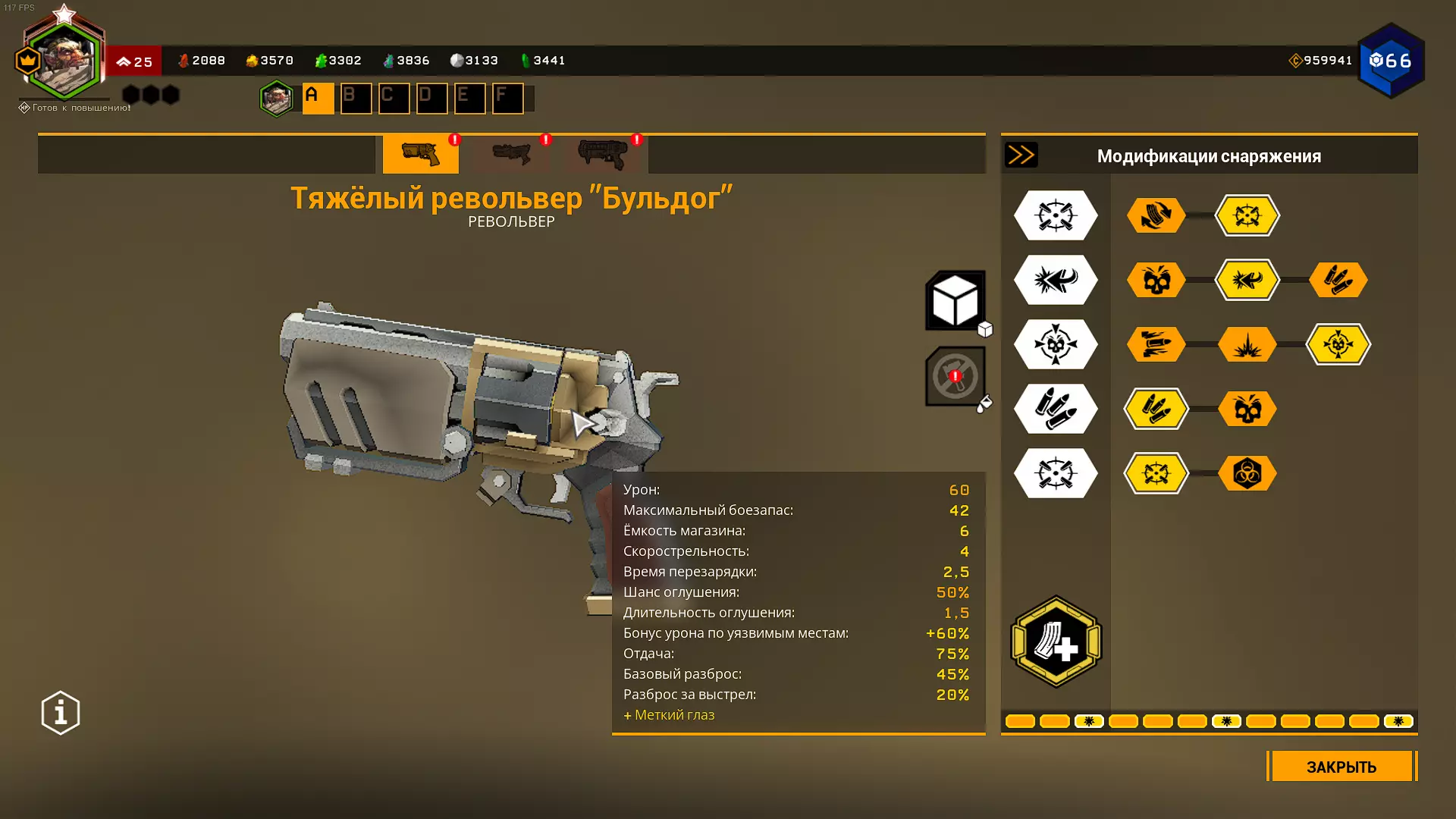This screenshot has height=819, width=1456.
Task: Switch to the third heavy weapon tab
Action: [603, 154]
